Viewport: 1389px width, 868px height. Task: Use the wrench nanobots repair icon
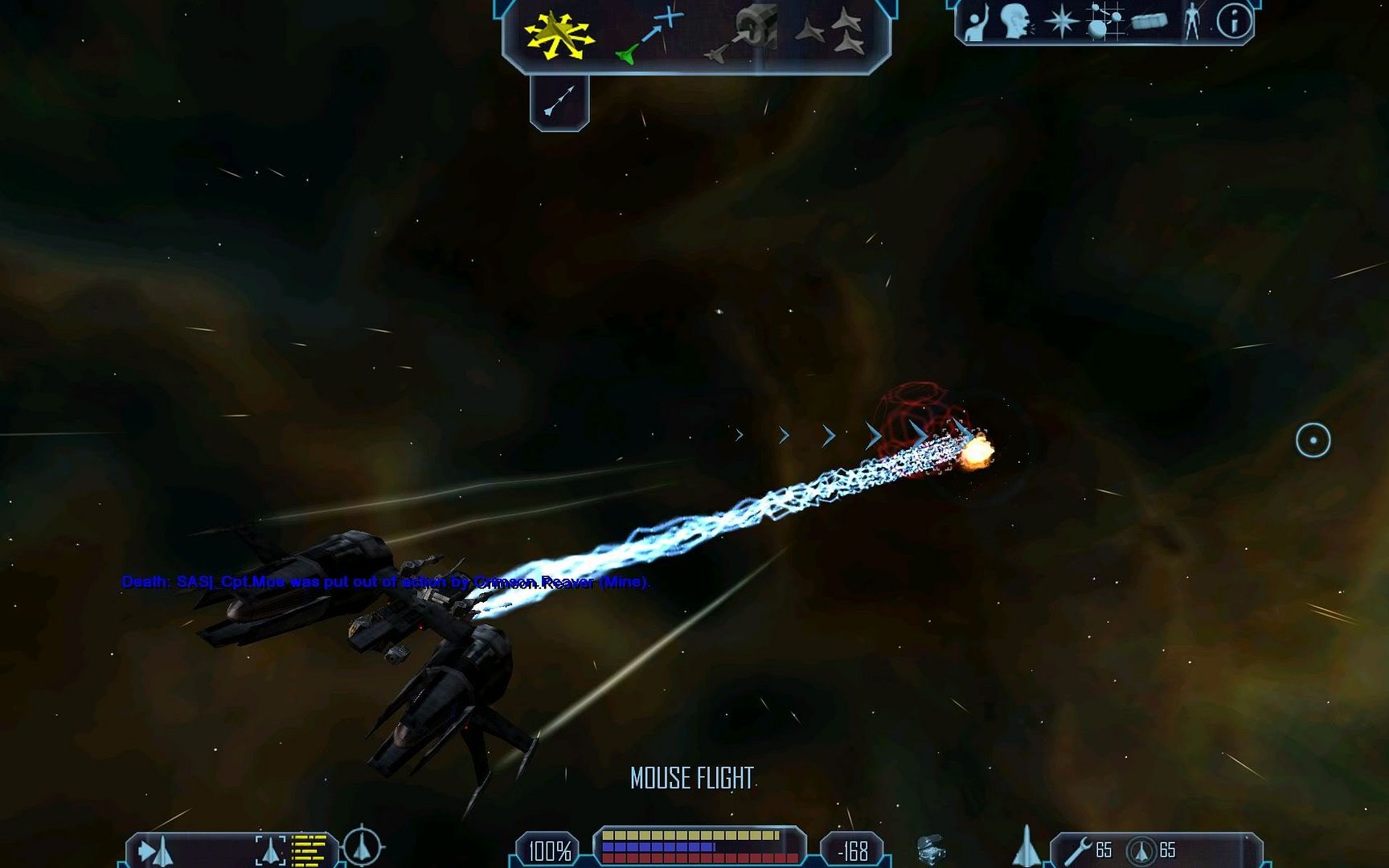point(1078,851)
